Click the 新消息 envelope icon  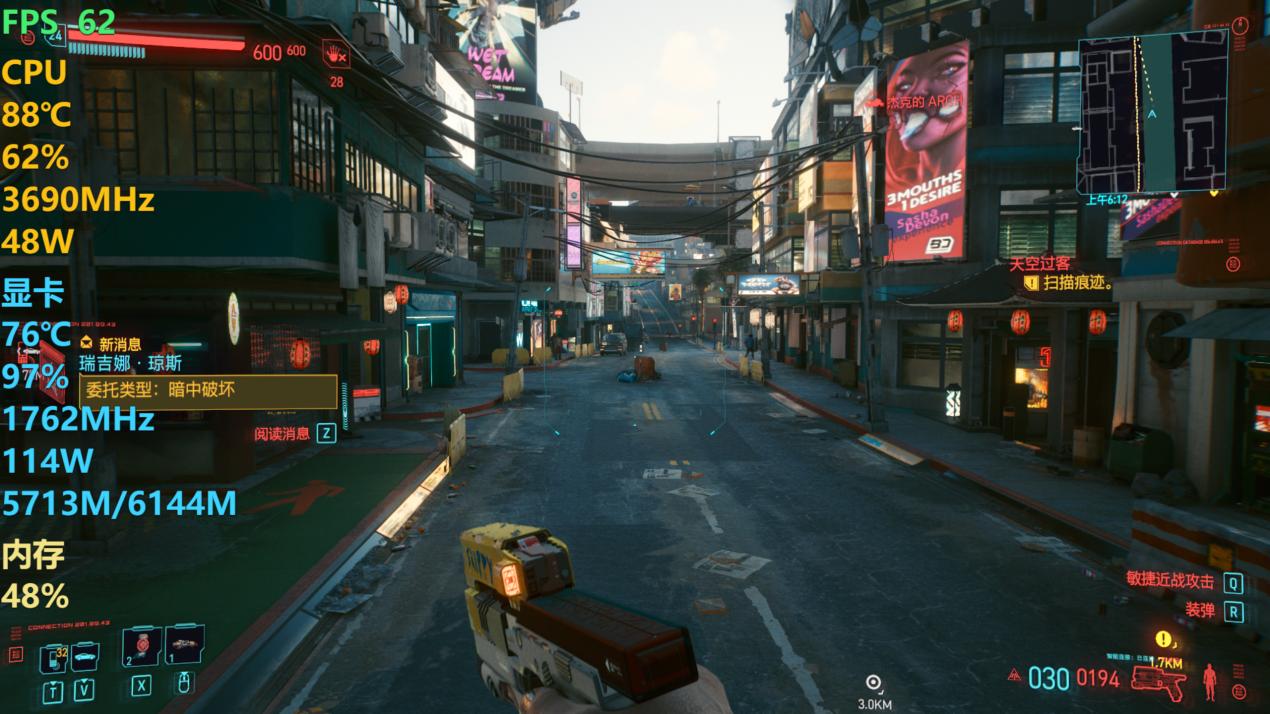[x=86, y=344]
